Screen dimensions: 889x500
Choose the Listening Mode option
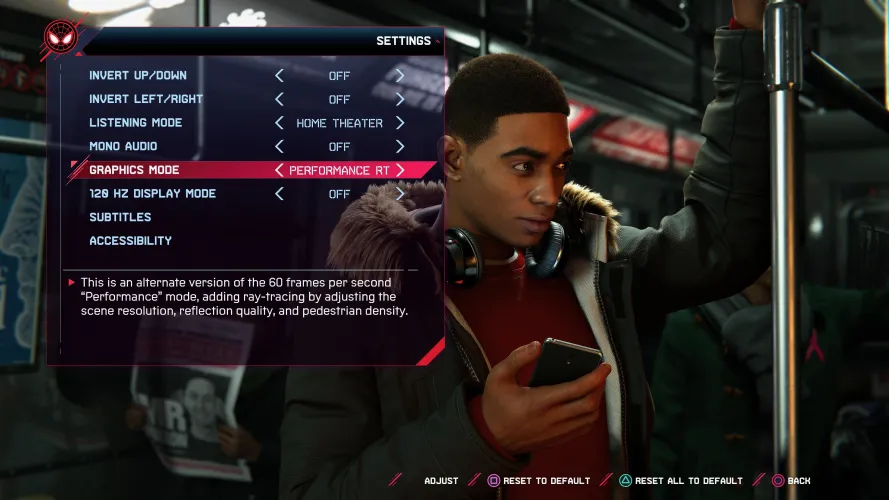(136, 123)
